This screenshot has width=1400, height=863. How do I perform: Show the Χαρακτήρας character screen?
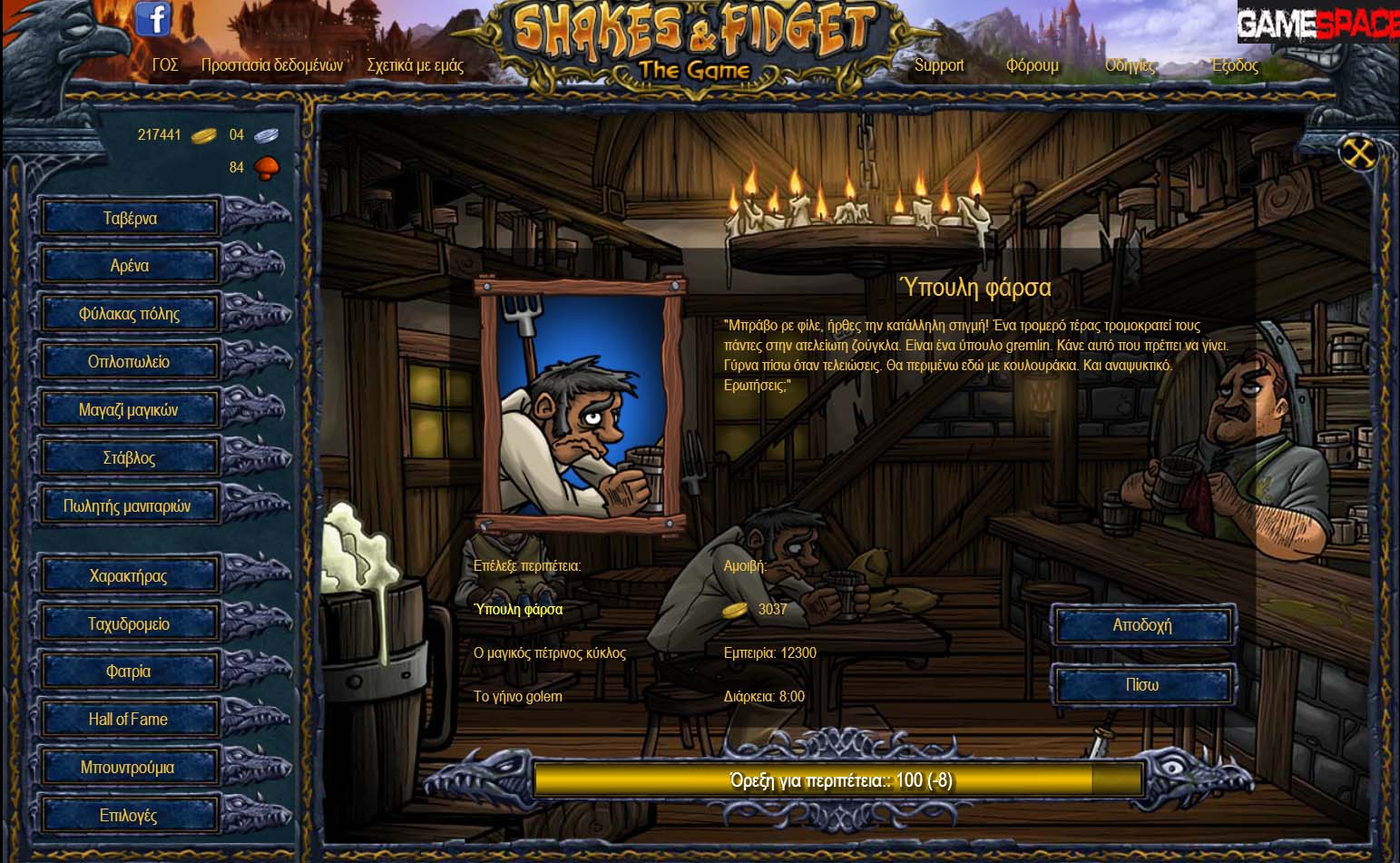129,575
